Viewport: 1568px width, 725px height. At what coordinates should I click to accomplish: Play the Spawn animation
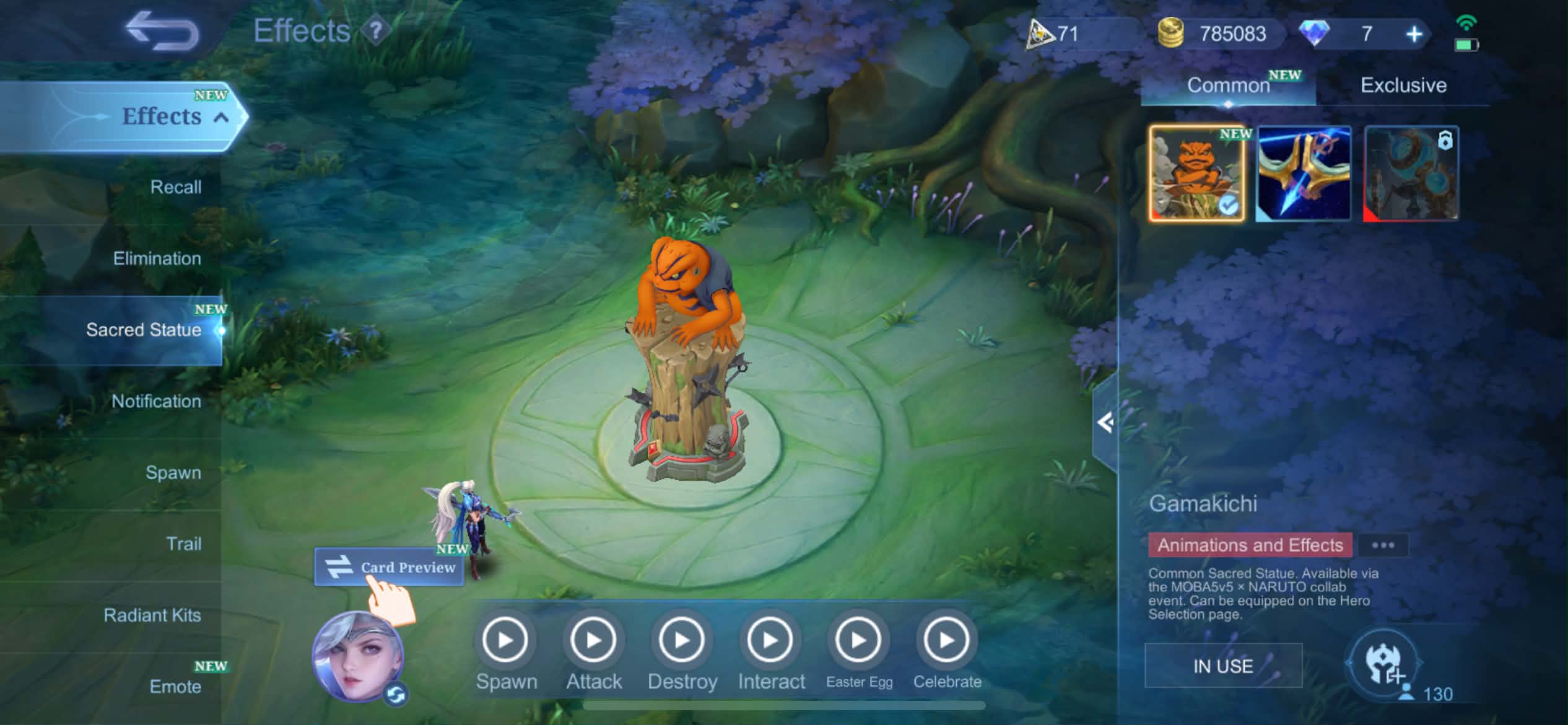(505, 640)
